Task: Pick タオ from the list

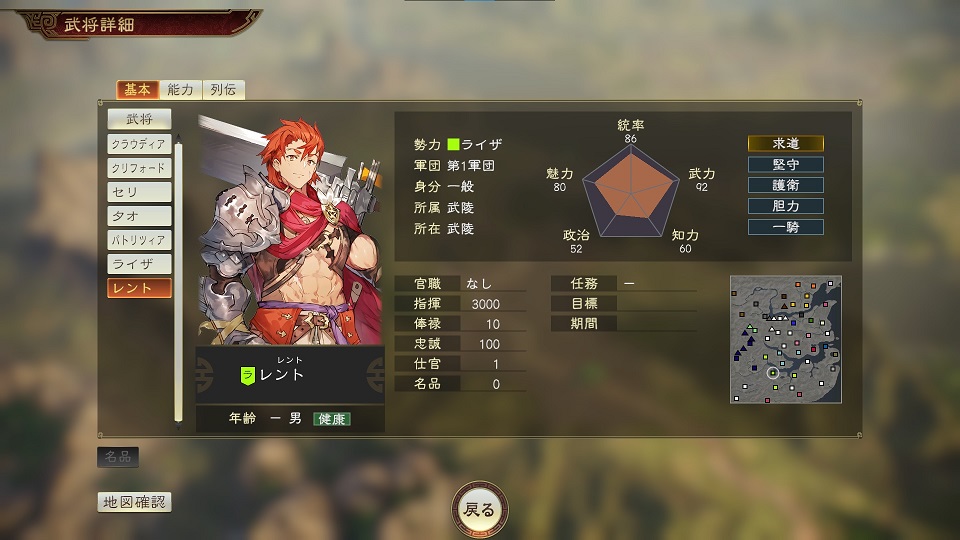Action: (x=139, y=216)
